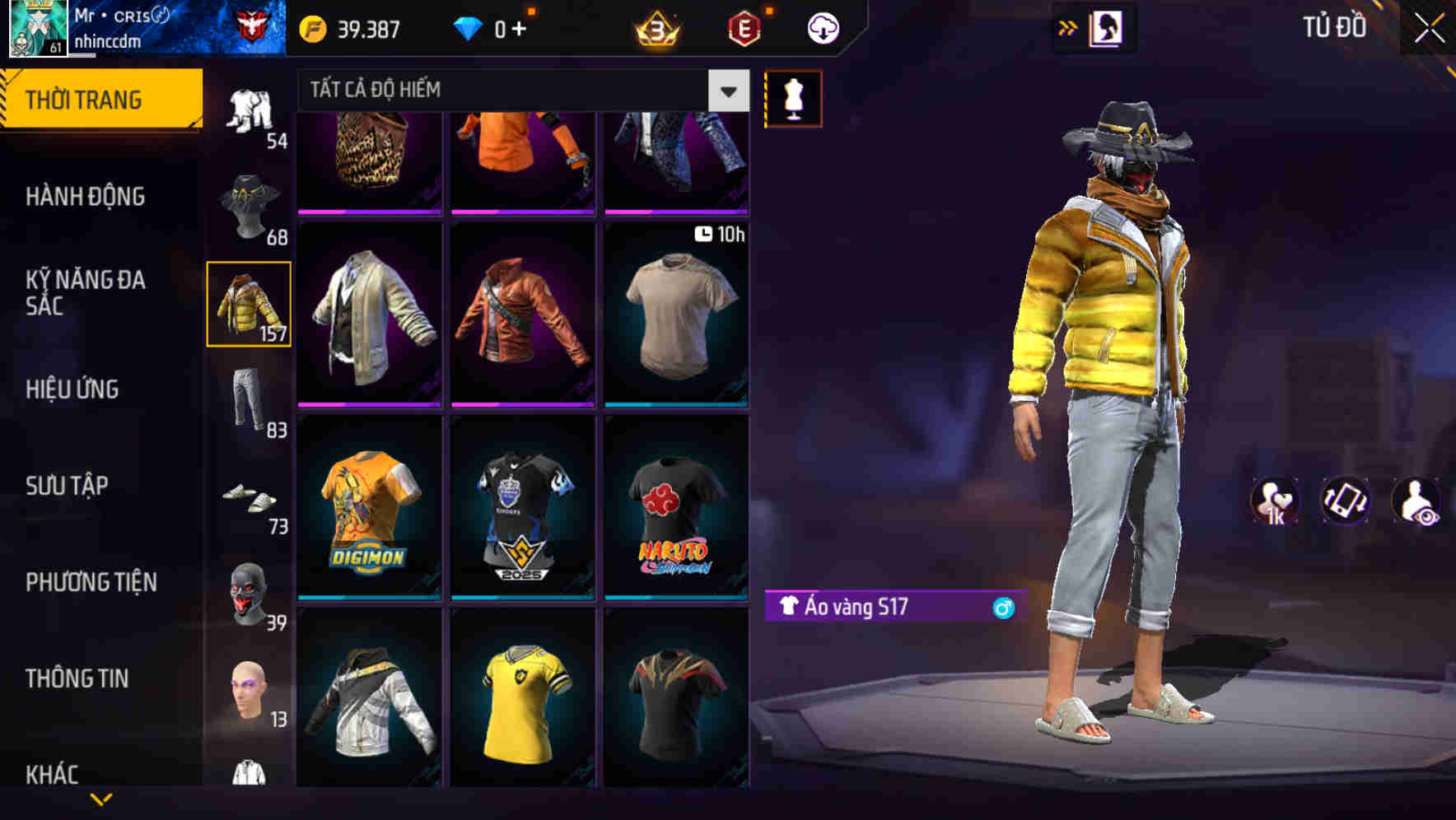Expand the double-arrow panel near top right
Image resolution: width=1456 pixels, height=820 pixels.
(1068, 27)
